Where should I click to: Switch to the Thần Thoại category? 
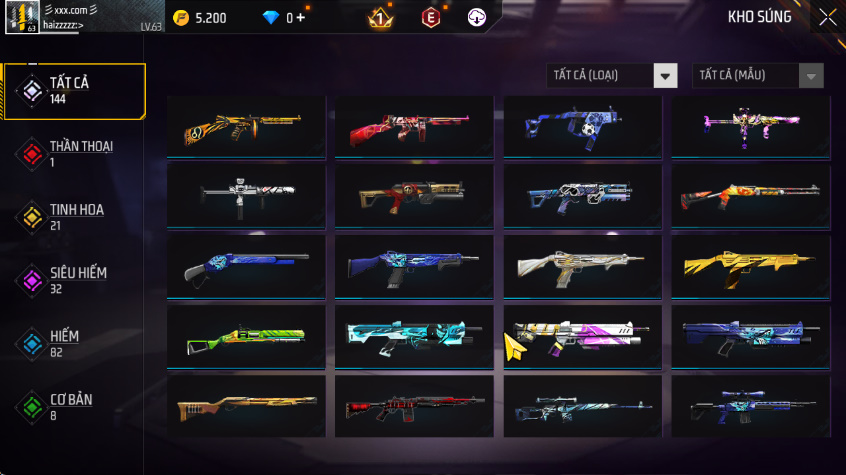(x=73, y=154)
